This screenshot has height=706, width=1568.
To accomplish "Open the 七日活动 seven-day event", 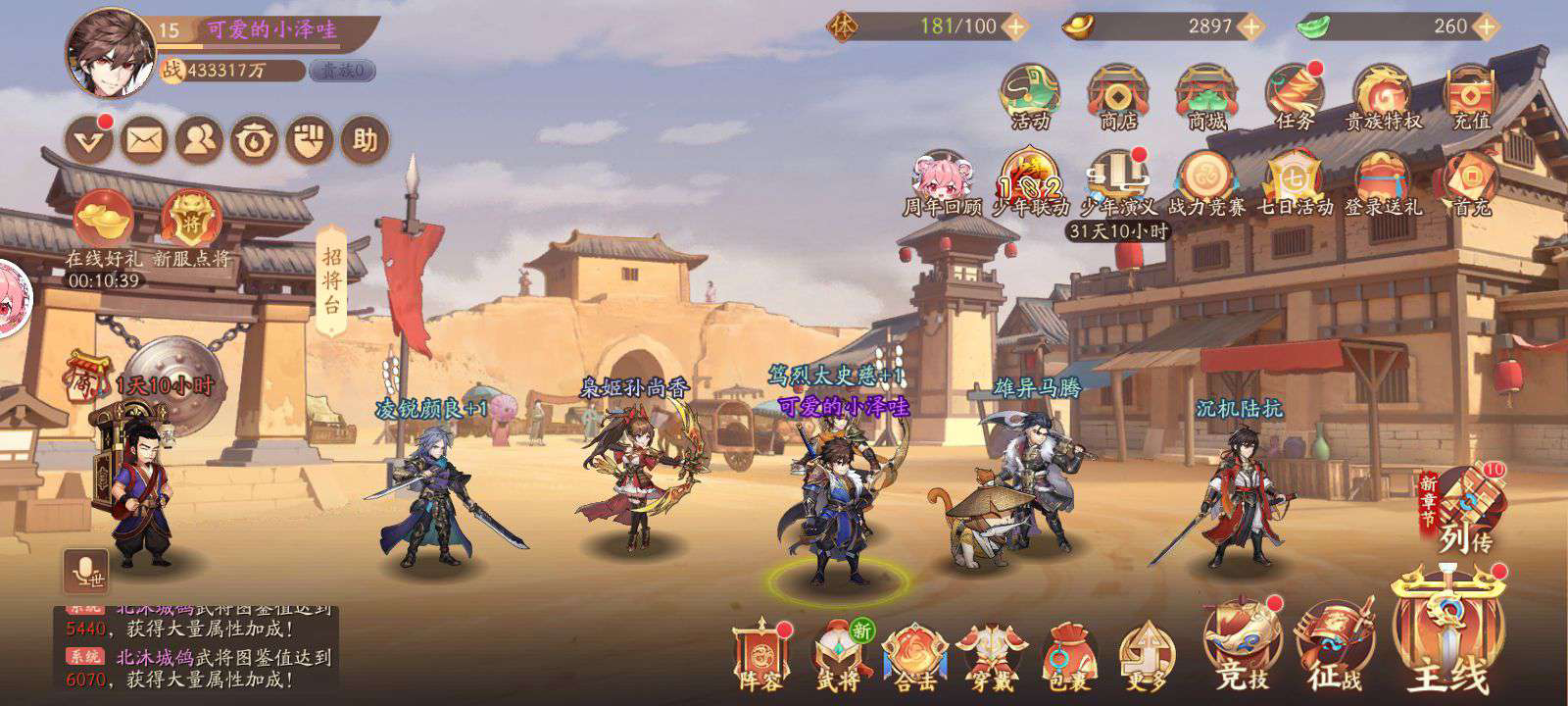I will click(1296, 182).
